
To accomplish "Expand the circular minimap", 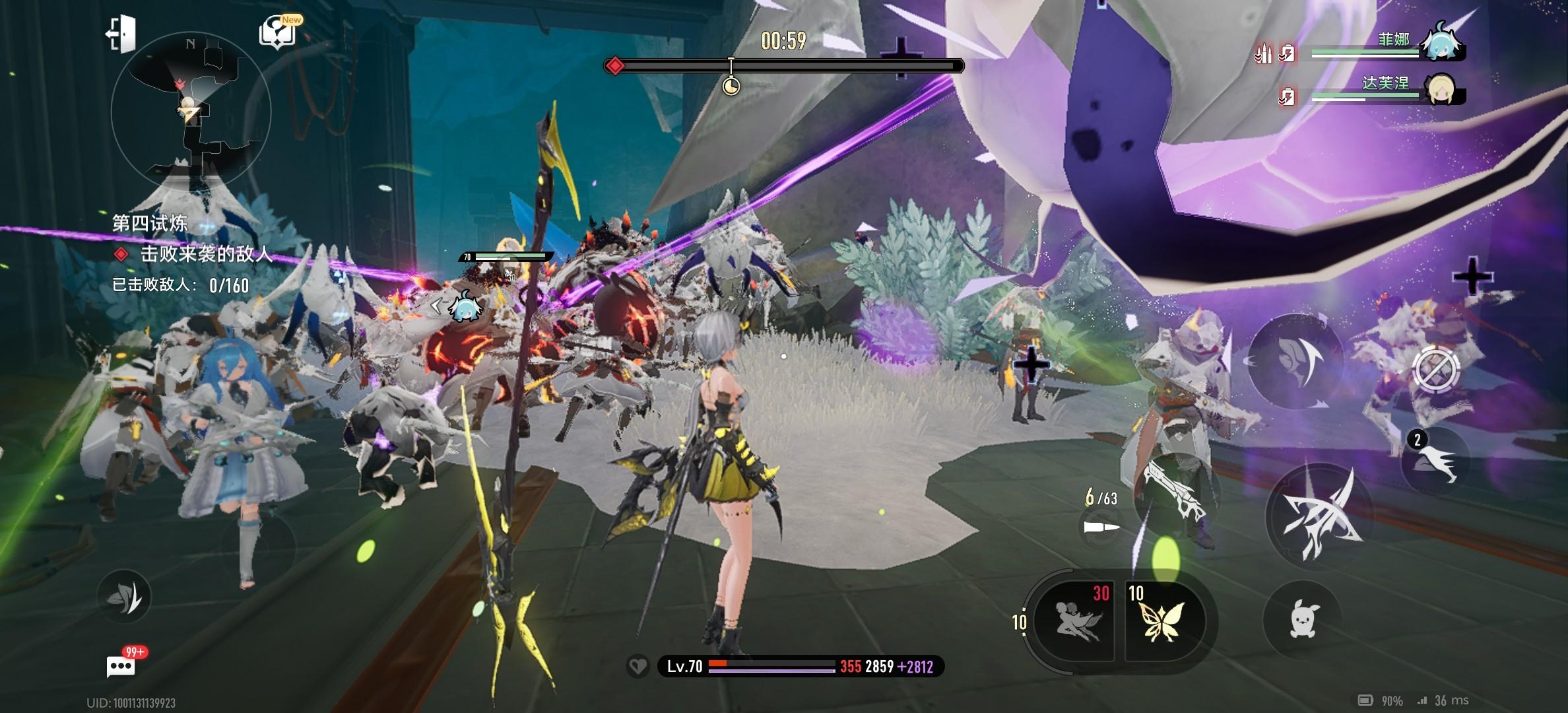I will (191, 111).
